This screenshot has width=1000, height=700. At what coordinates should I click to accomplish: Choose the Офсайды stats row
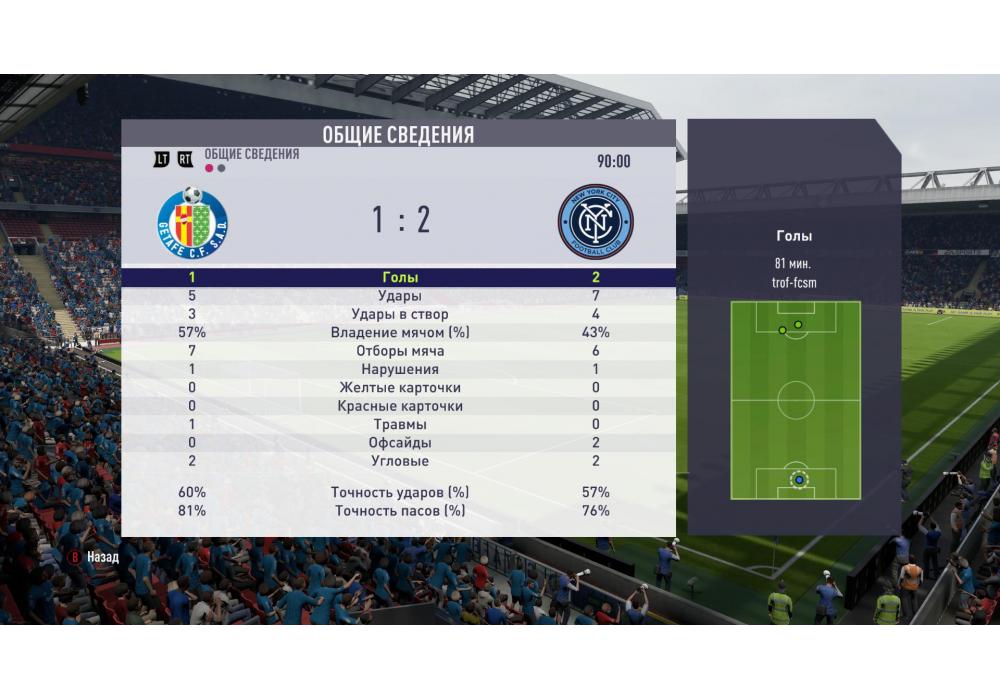400,442
